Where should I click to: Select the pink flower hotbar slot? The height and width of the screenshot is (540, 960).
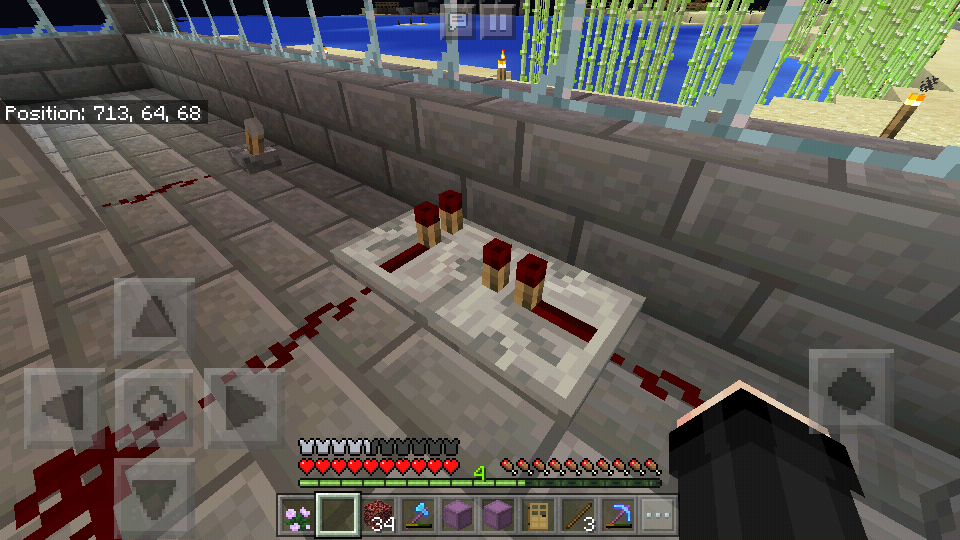coord(297,516)
